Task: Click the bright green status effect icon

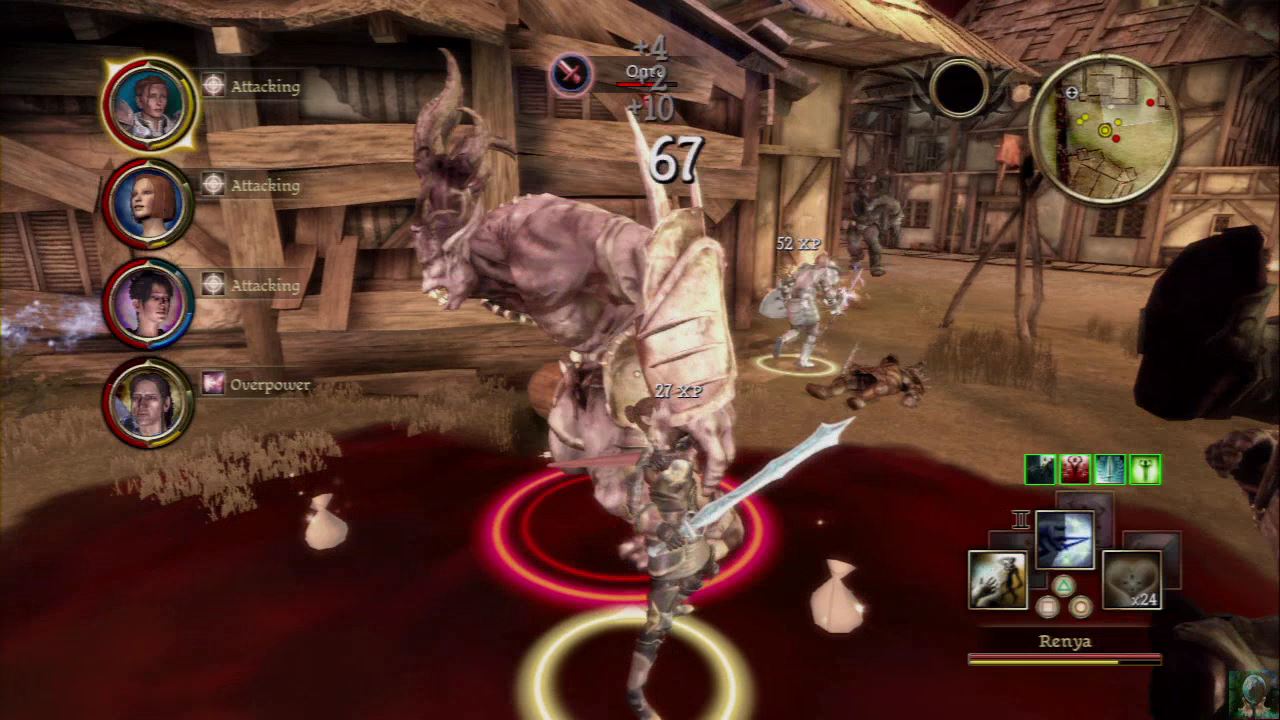Action: point(1145,469)
